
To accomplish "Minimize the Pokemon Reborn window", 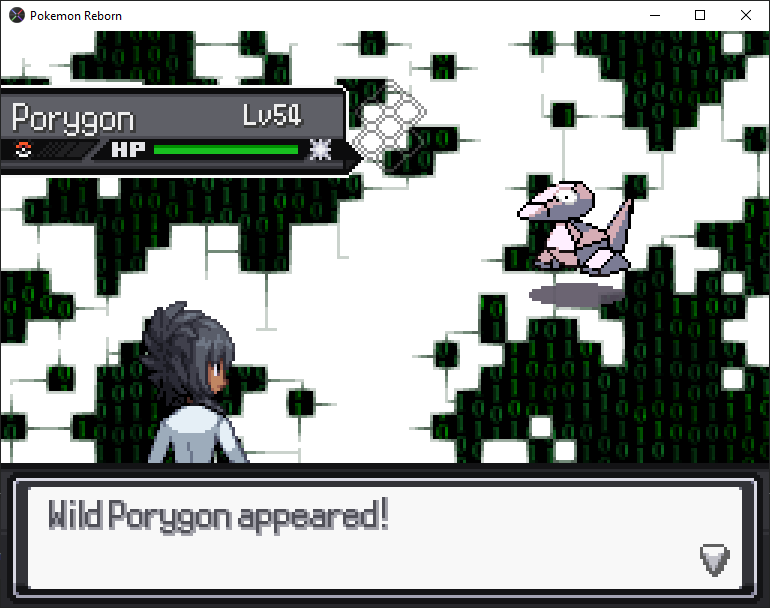I will pos(655,15).
